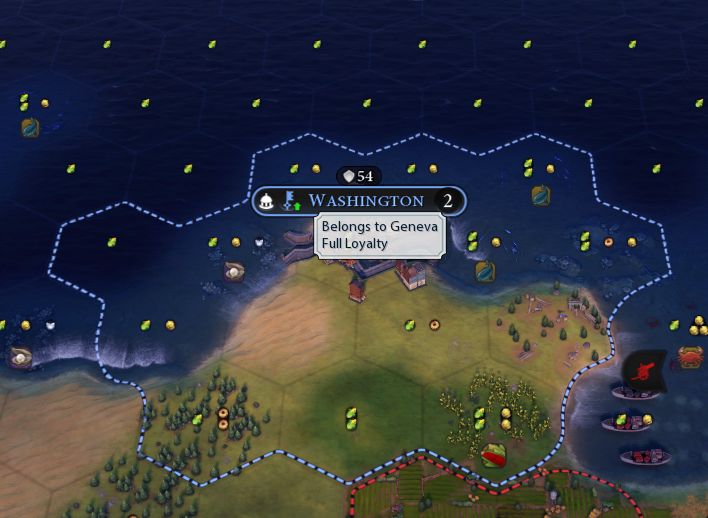Click the capitol dome icon on Washington's banner
Screen dimensions: 708x518
(268, 201)
